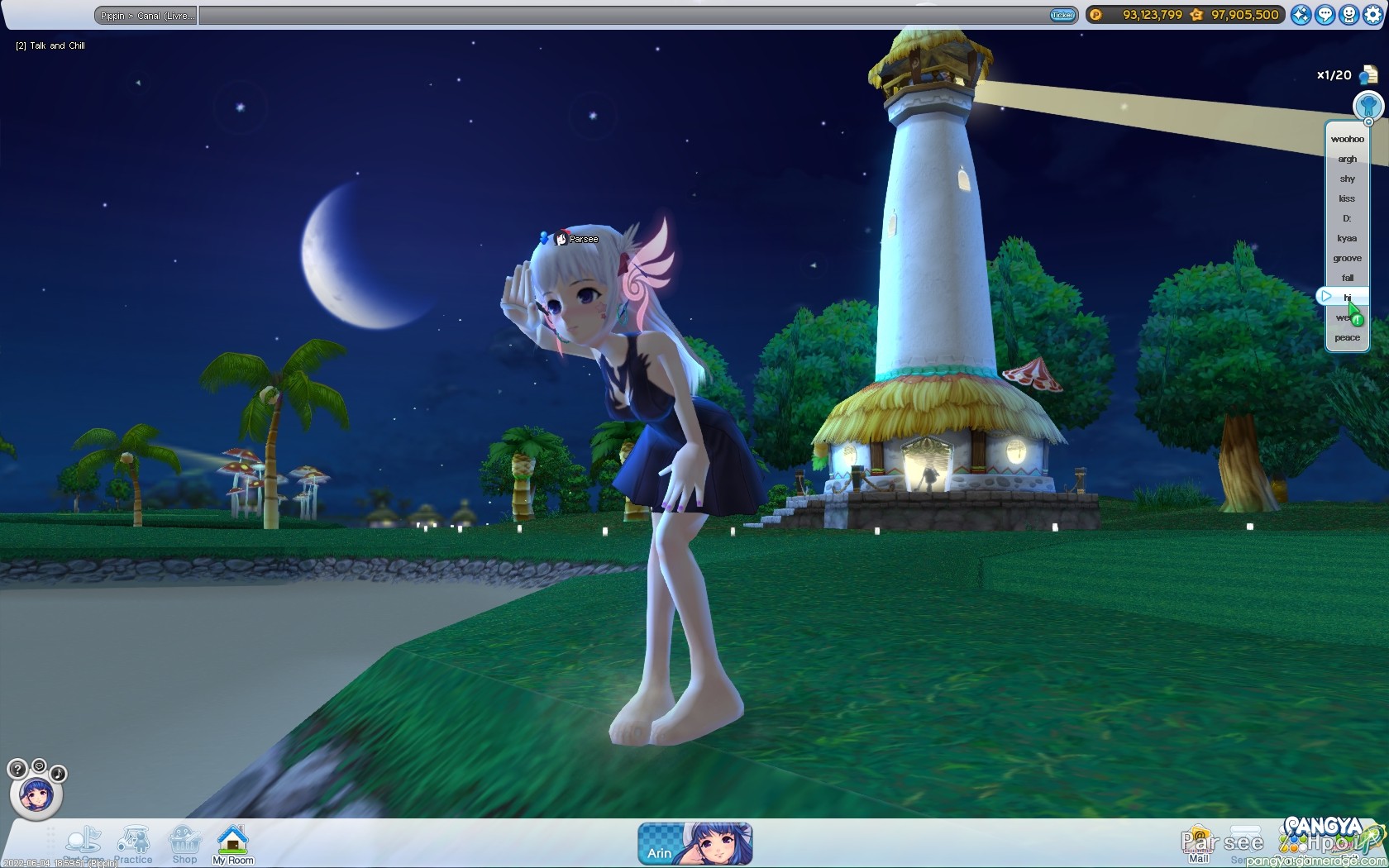The image size is (1389, 868).
Task: Select the 'peace' emote
Action: (1347, 337)
